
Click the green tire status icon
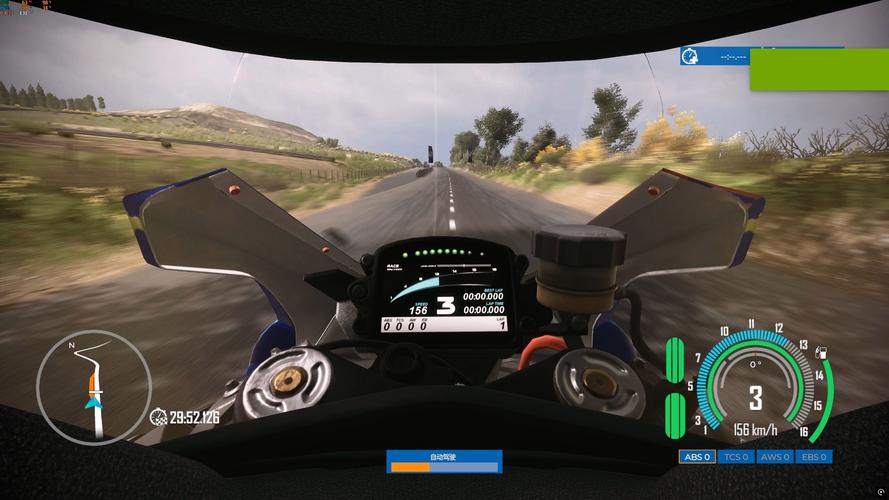click(x=675, y=387)
